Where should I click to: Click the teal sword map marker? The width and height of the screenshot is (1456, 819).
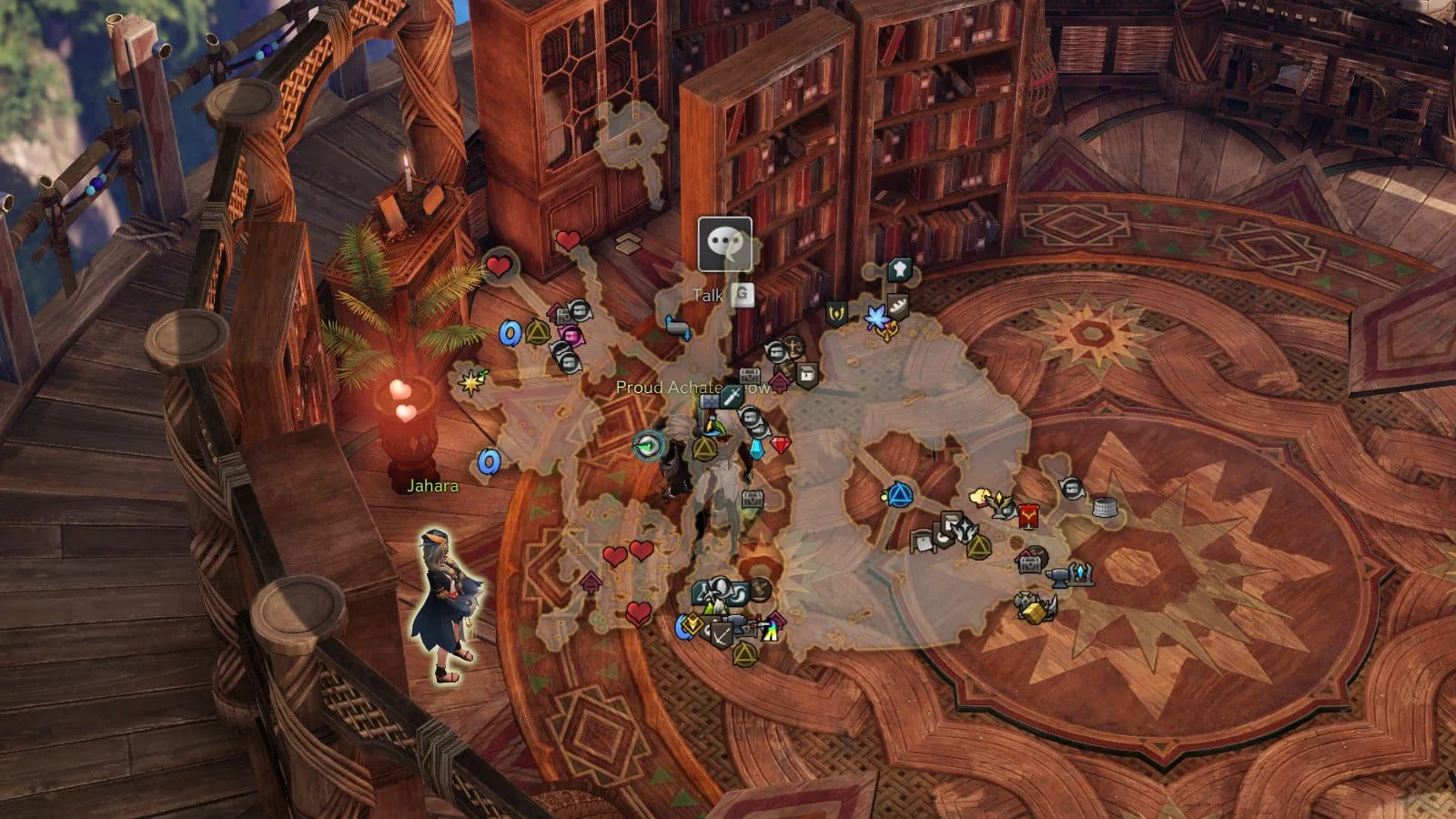[x=732, y=398]
